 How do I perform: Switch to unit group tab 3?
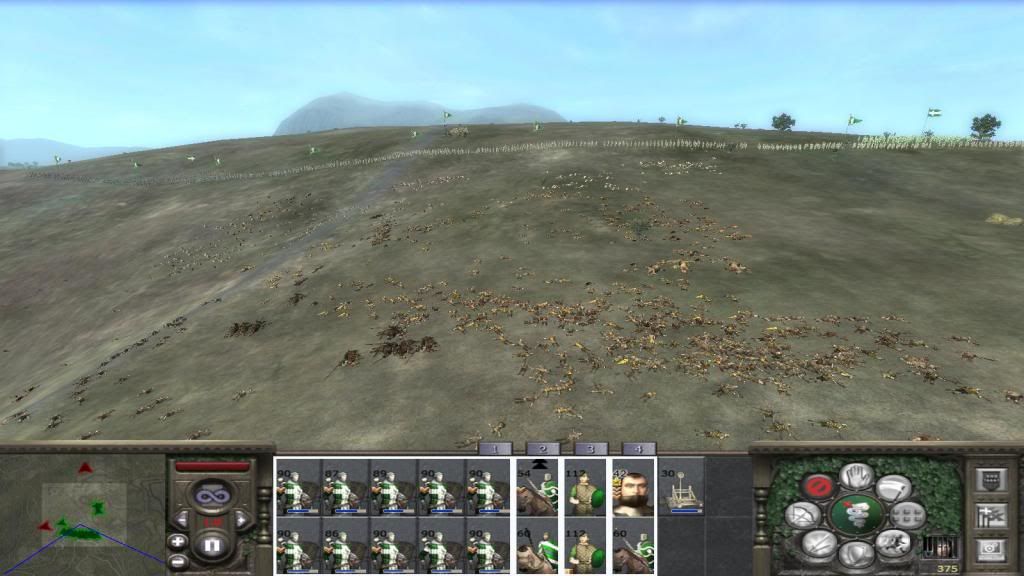pos(590,449)
